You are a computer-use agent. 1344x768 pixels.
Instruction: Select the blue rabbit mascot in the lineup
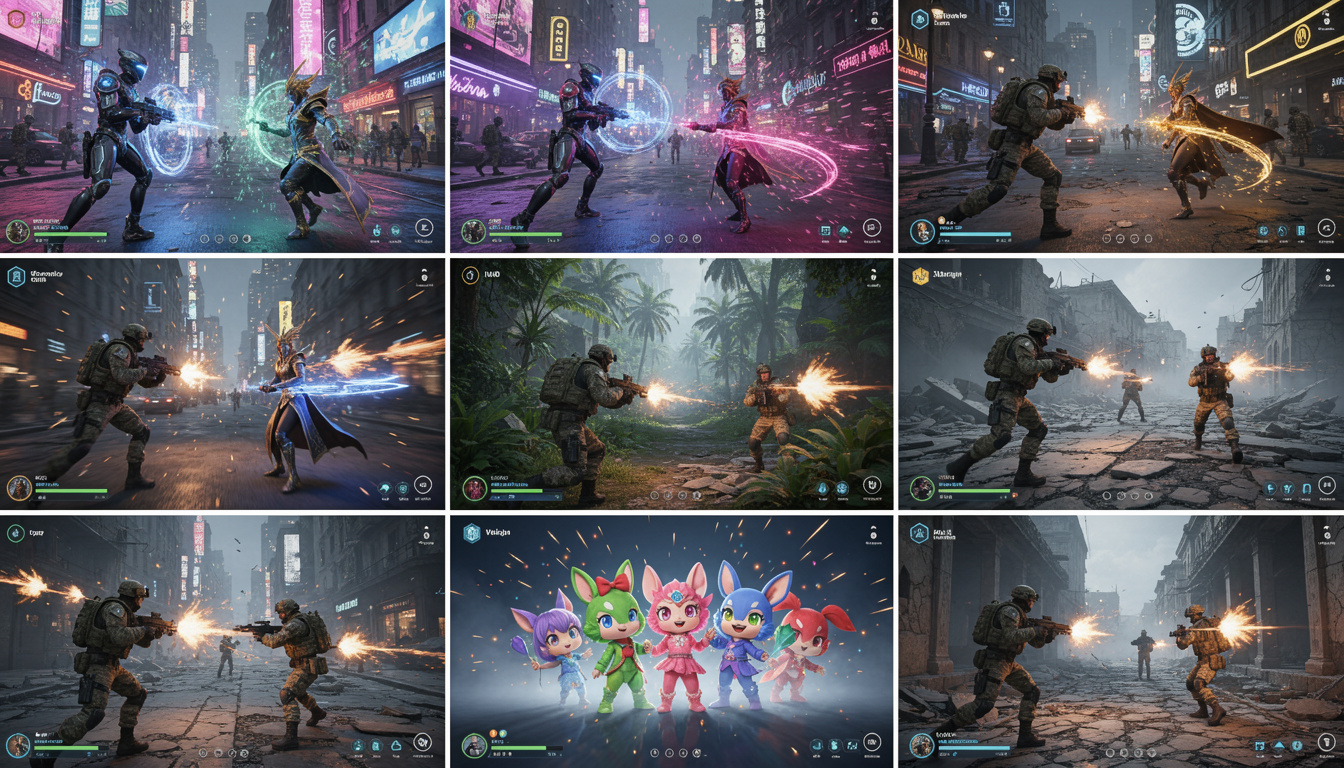pyautogui.click(x=745, y=640)
